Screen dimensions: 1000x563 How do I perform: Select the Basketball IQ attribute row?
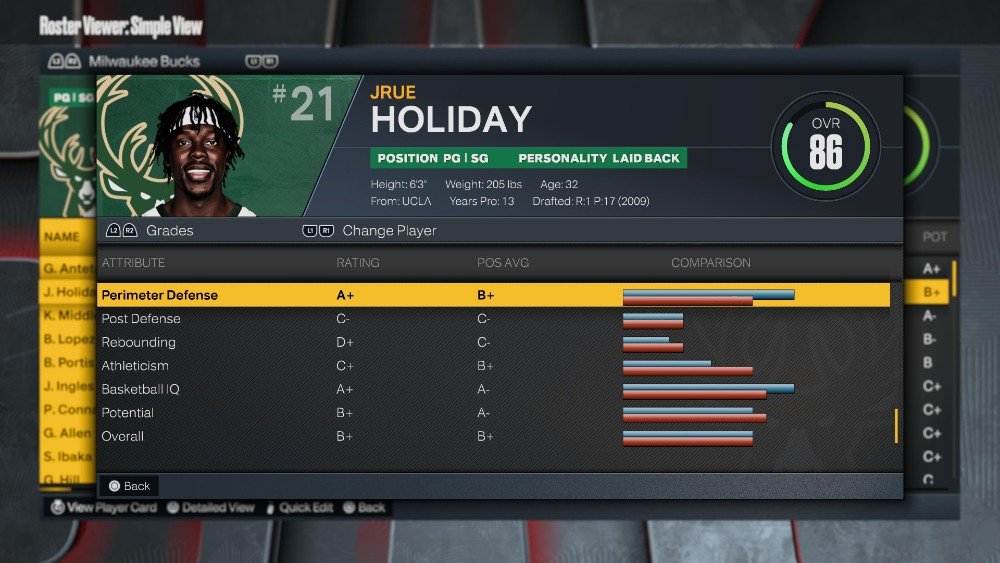[493, 389]
